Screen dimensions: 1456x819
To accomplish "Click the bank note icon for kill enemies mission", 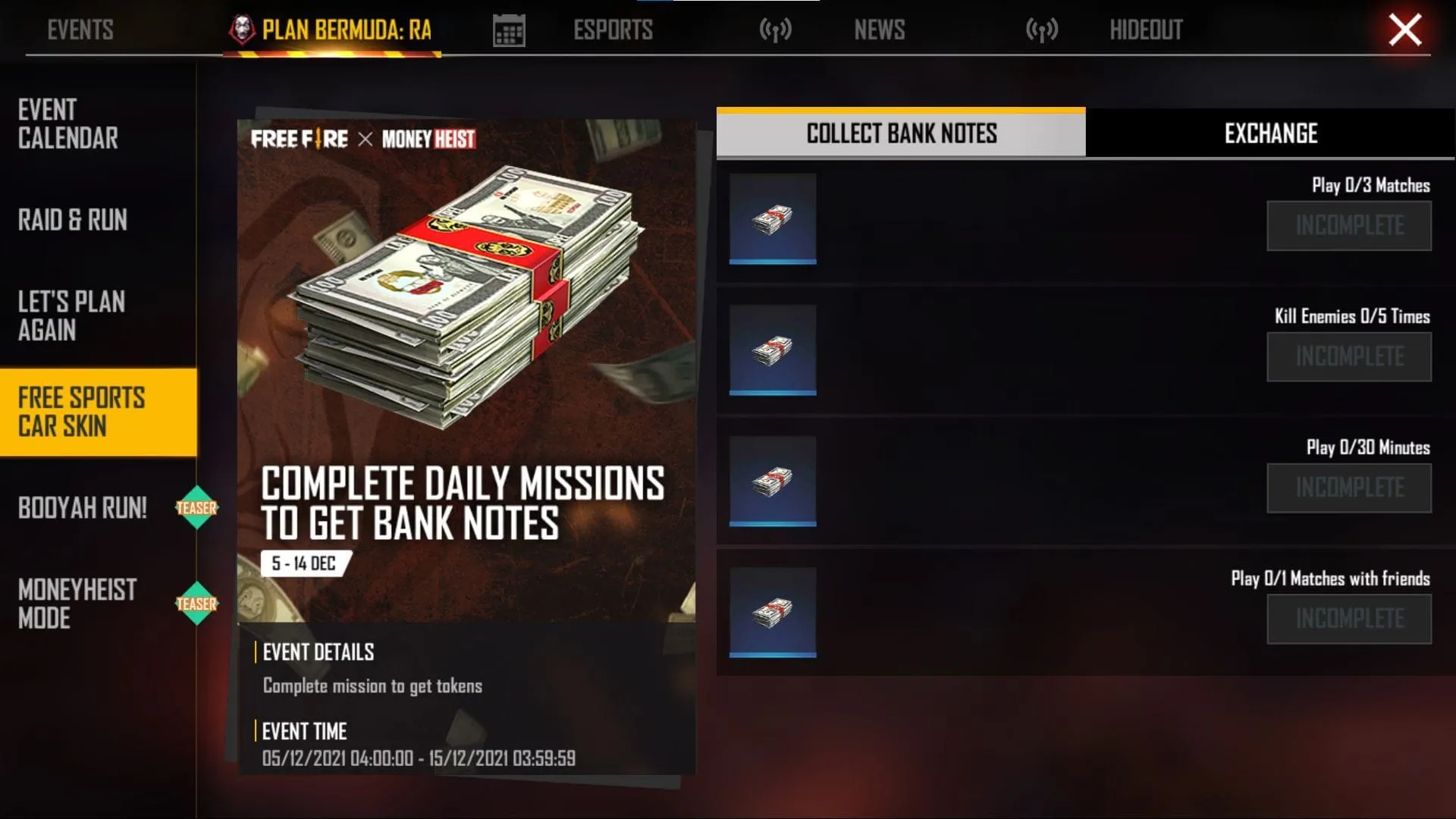I will pos(772,351).
